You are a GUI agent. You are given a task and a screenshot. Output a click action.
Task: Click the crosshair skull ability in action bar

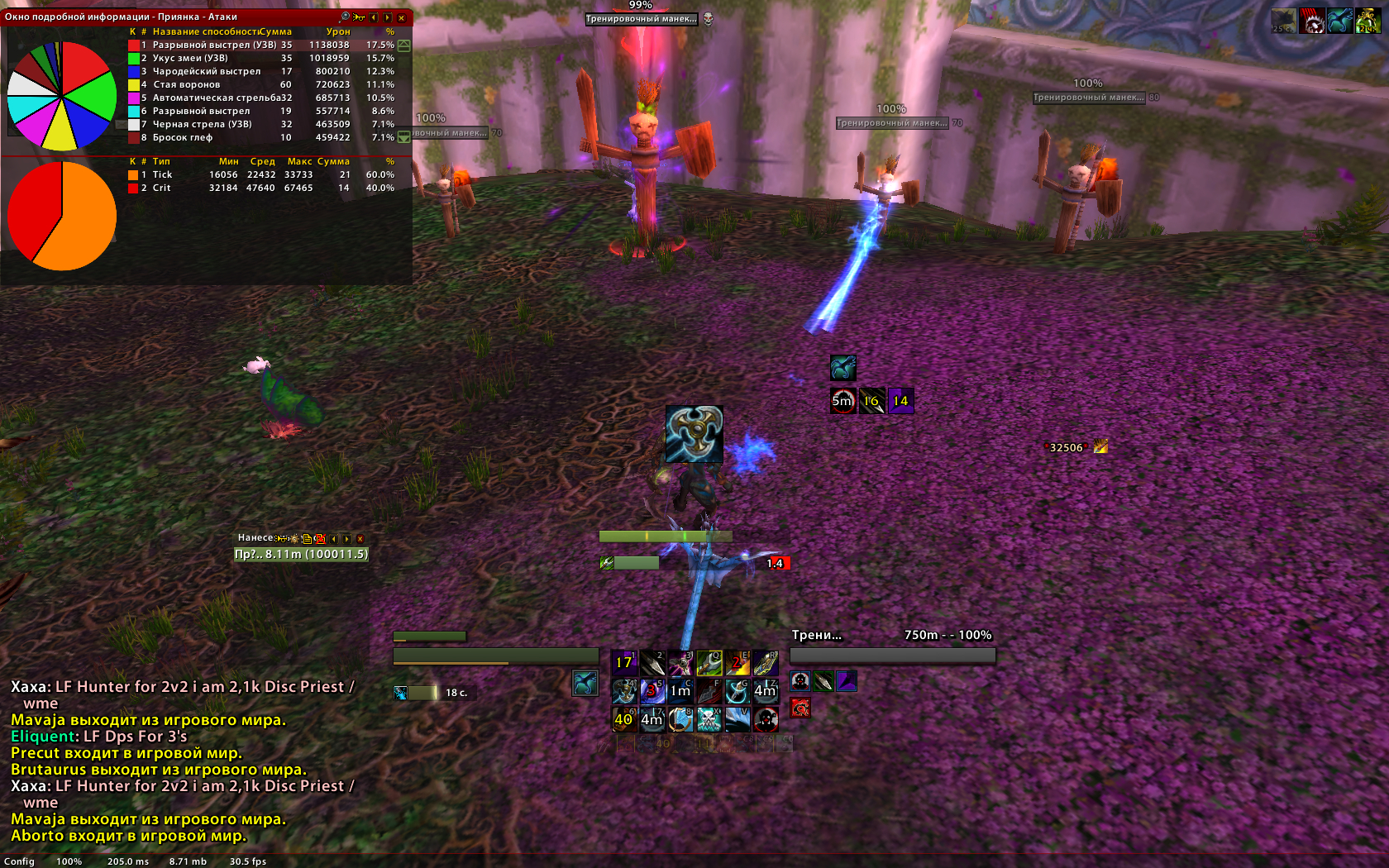point(765,718)
